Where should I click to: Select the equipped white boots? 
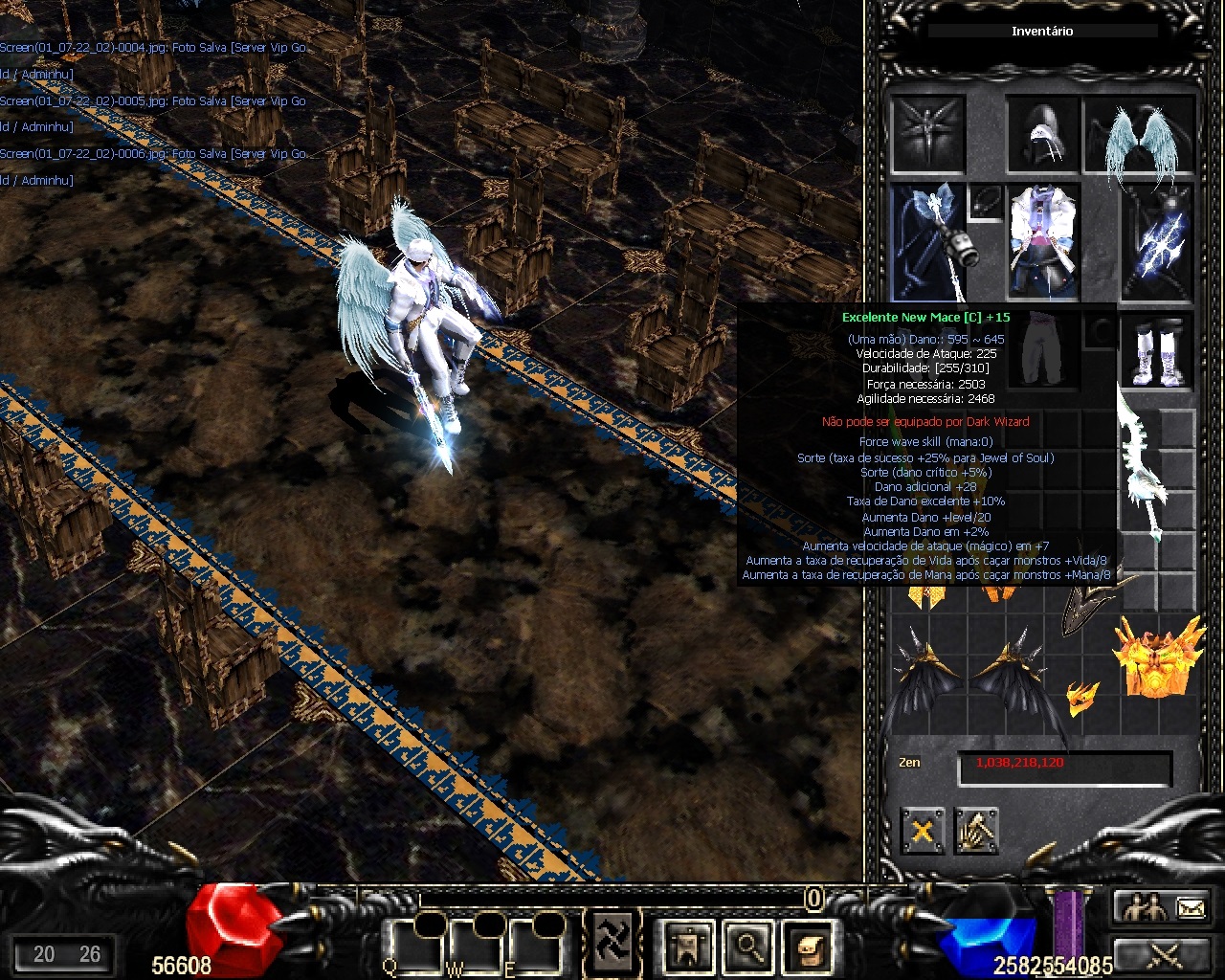pos(1160,351)
